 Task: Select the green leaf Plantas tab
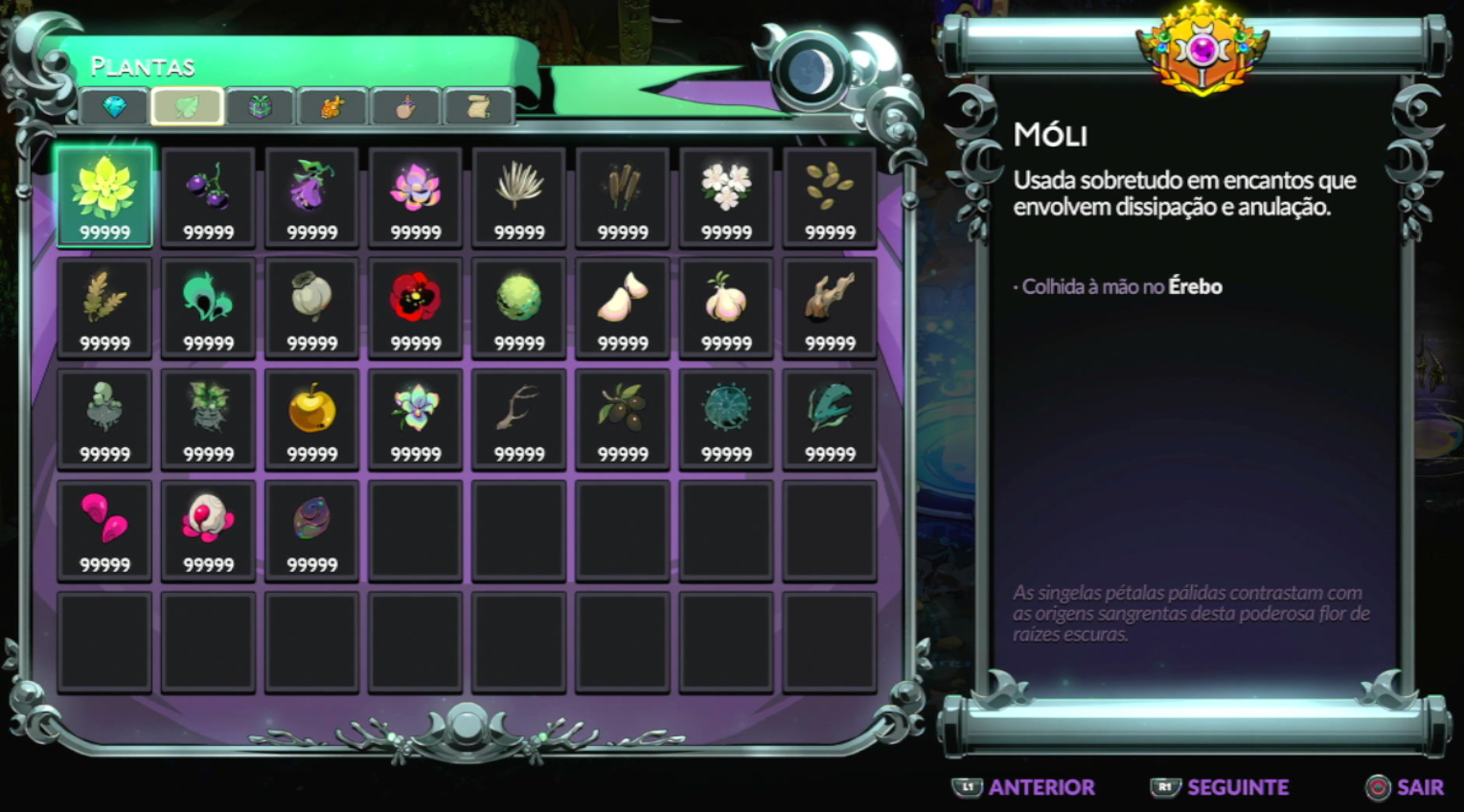click(188, 106)
